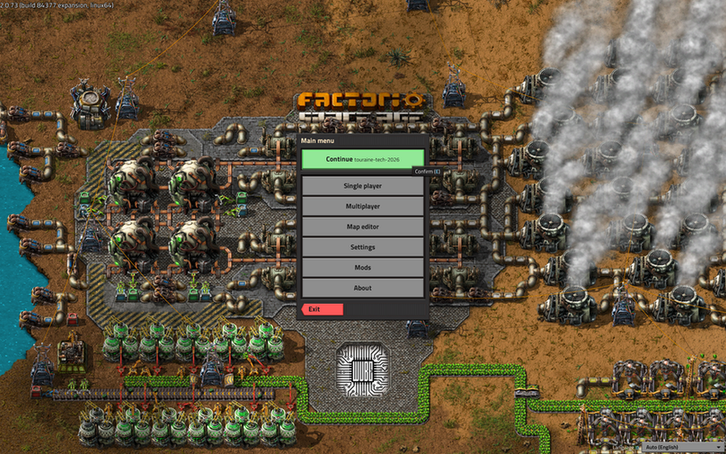Open the Single player menu
This screenshot has width=726, height=454.
pyautogui.click(x=362, y=186)
